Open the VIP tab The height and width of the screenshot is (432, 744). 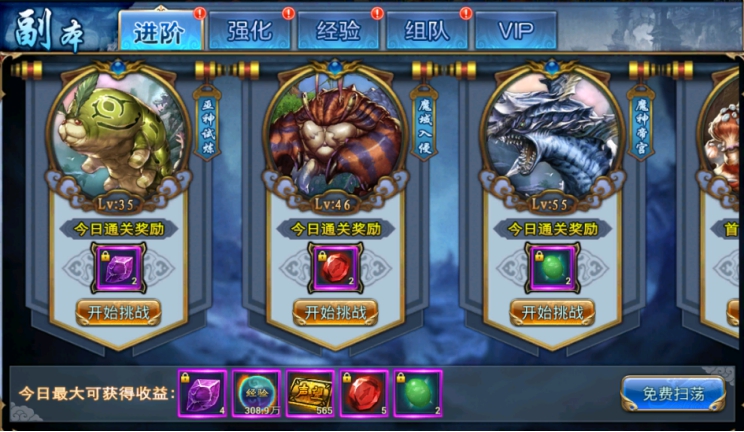515,30
